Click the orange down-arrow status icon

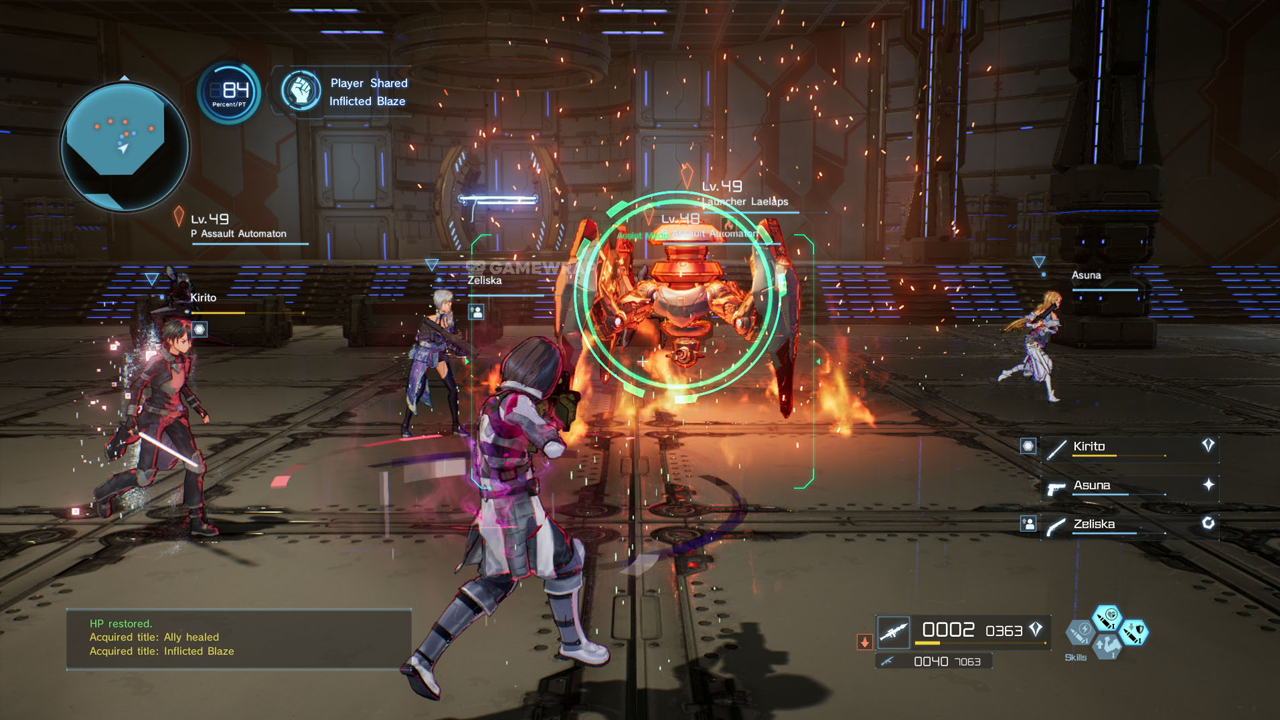tap(865, 641)
